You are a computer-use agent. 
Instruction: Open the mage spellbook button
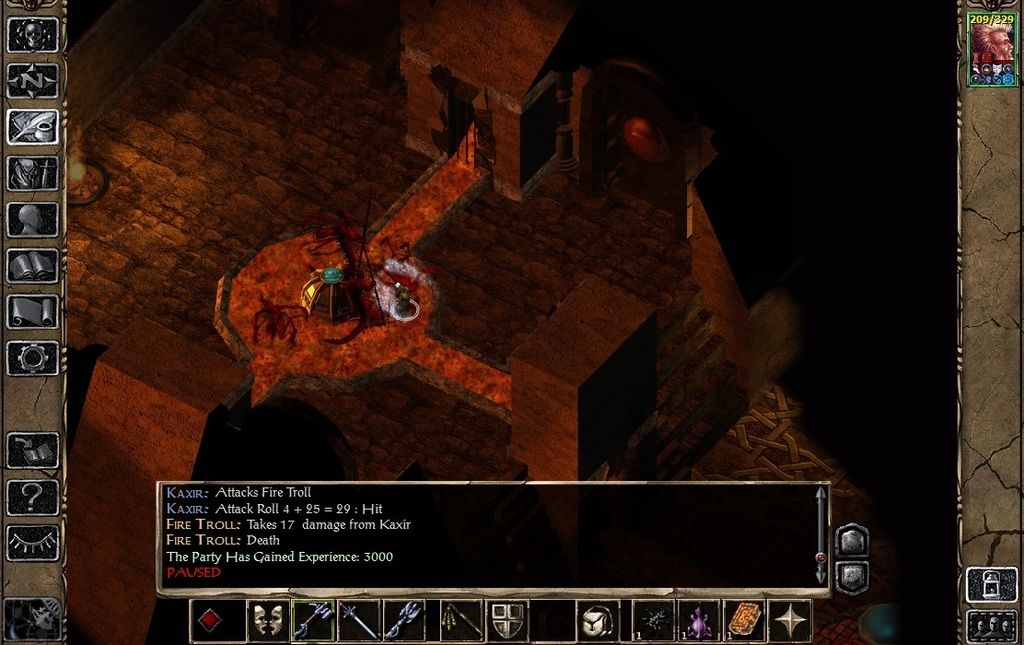tap(33, 265)
